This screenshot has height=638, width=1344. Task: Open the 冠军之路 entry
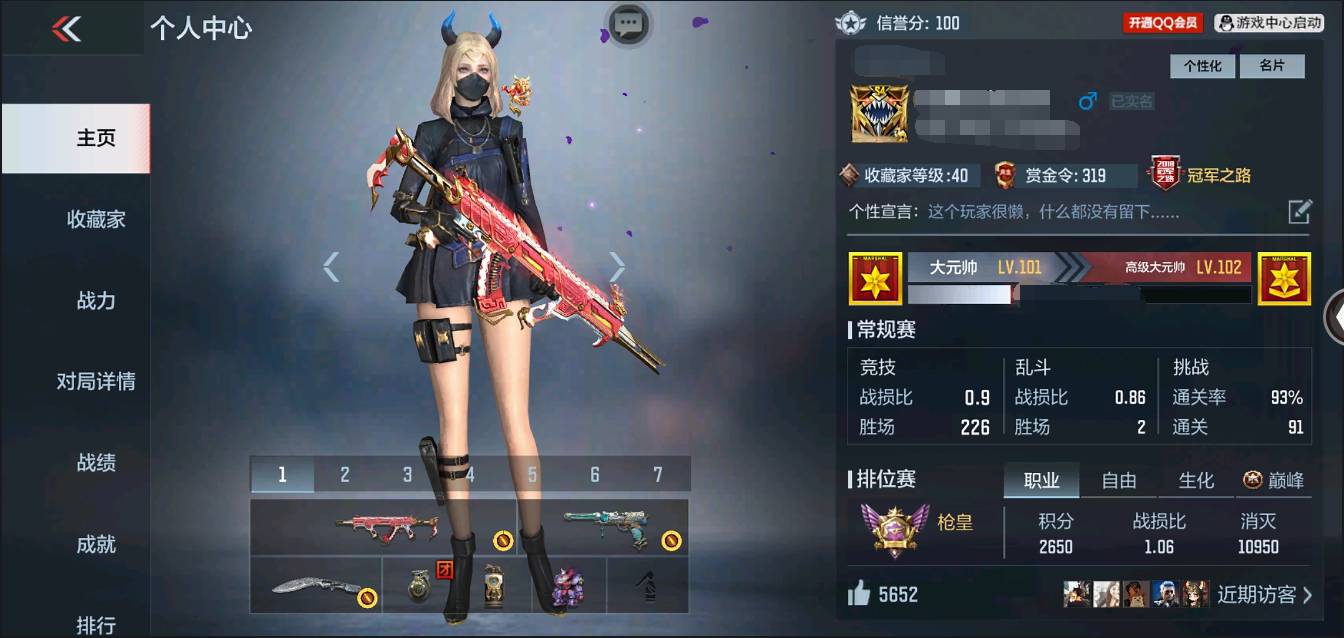(1202, 175)
